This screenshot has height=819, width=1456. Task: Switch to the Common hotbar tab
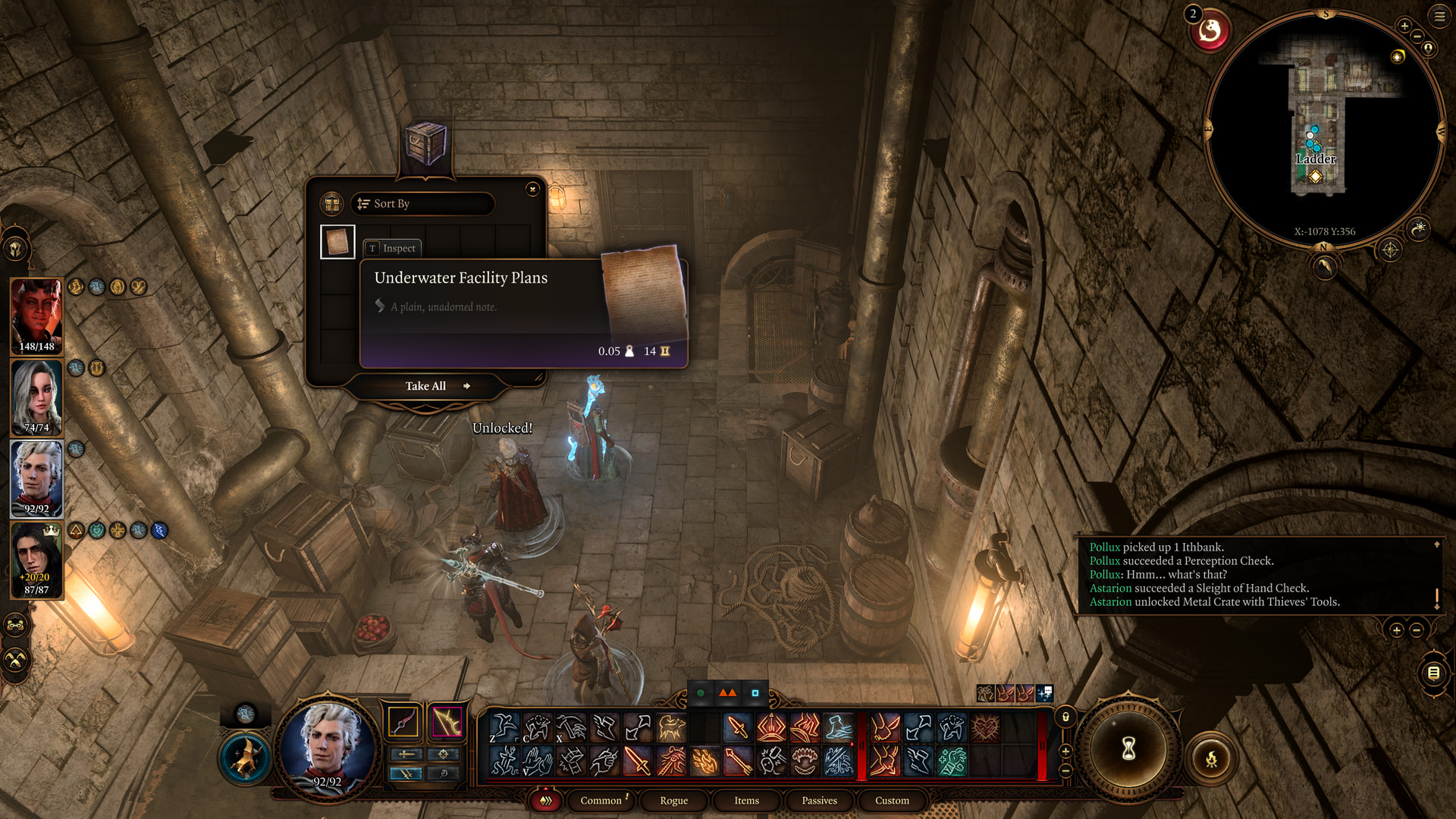point(601,800)
